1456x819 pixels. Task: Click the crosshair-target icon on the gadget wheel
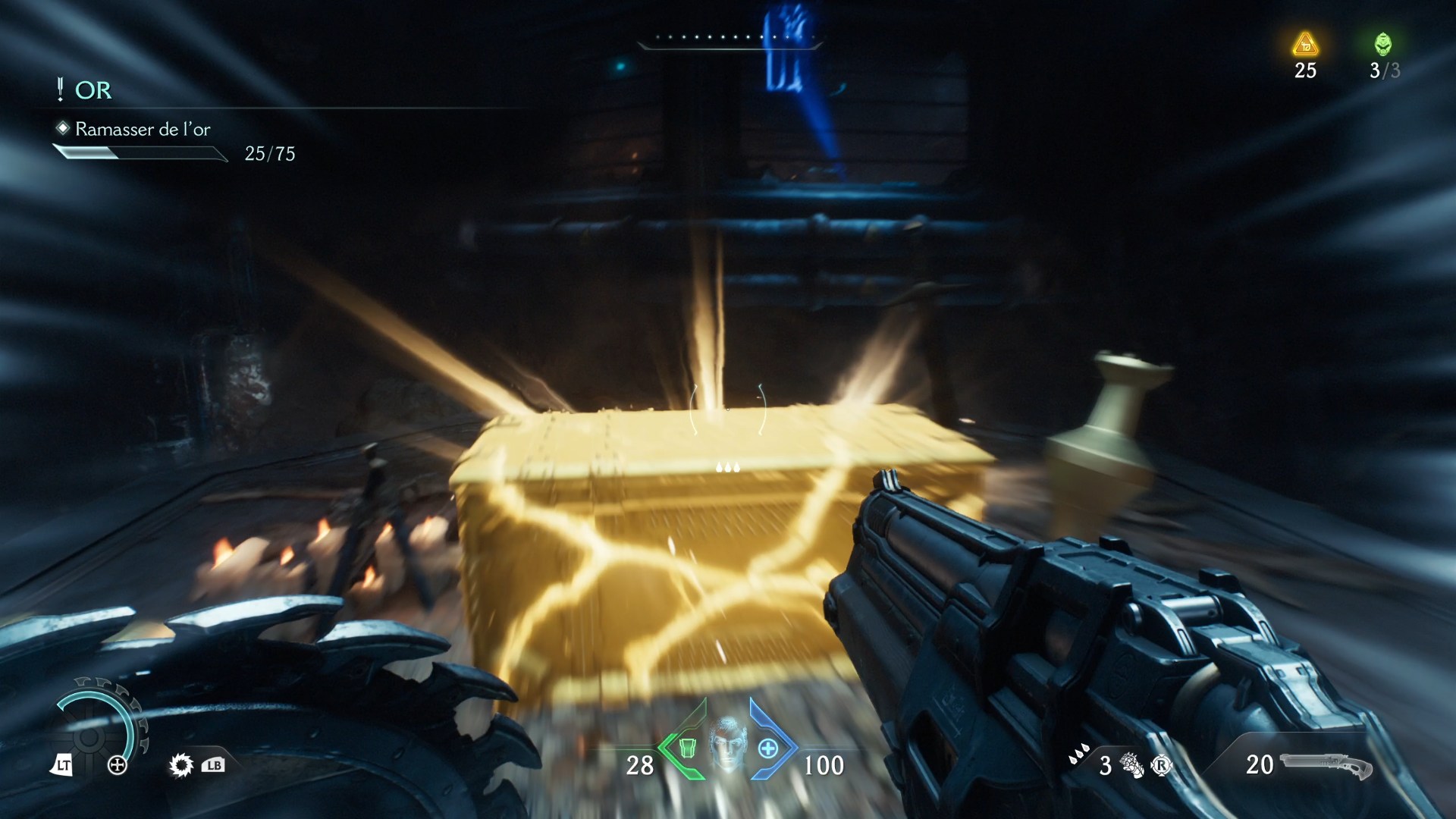click(117, 766)
